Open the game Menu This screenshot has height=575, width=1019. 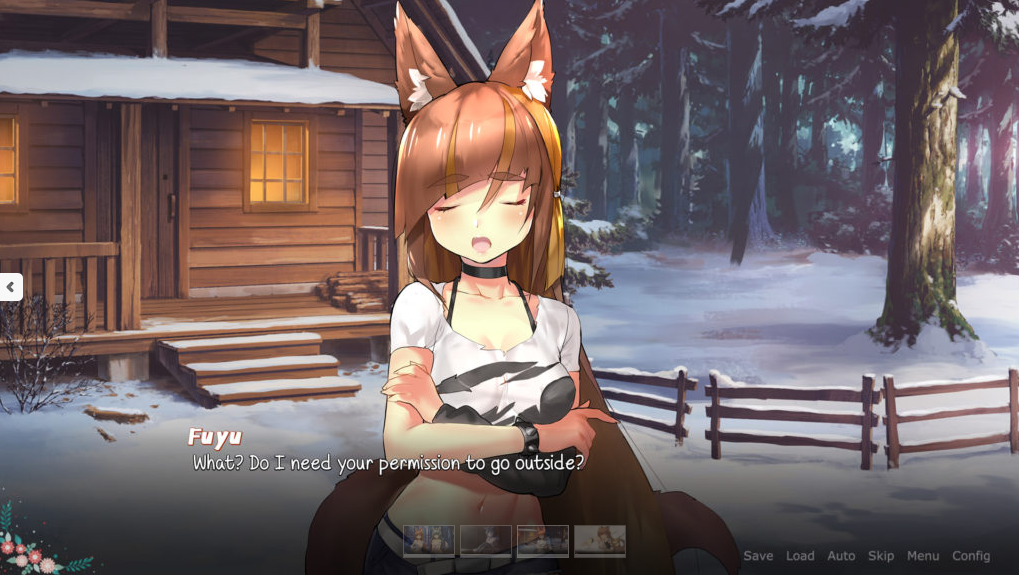point(923,556)
